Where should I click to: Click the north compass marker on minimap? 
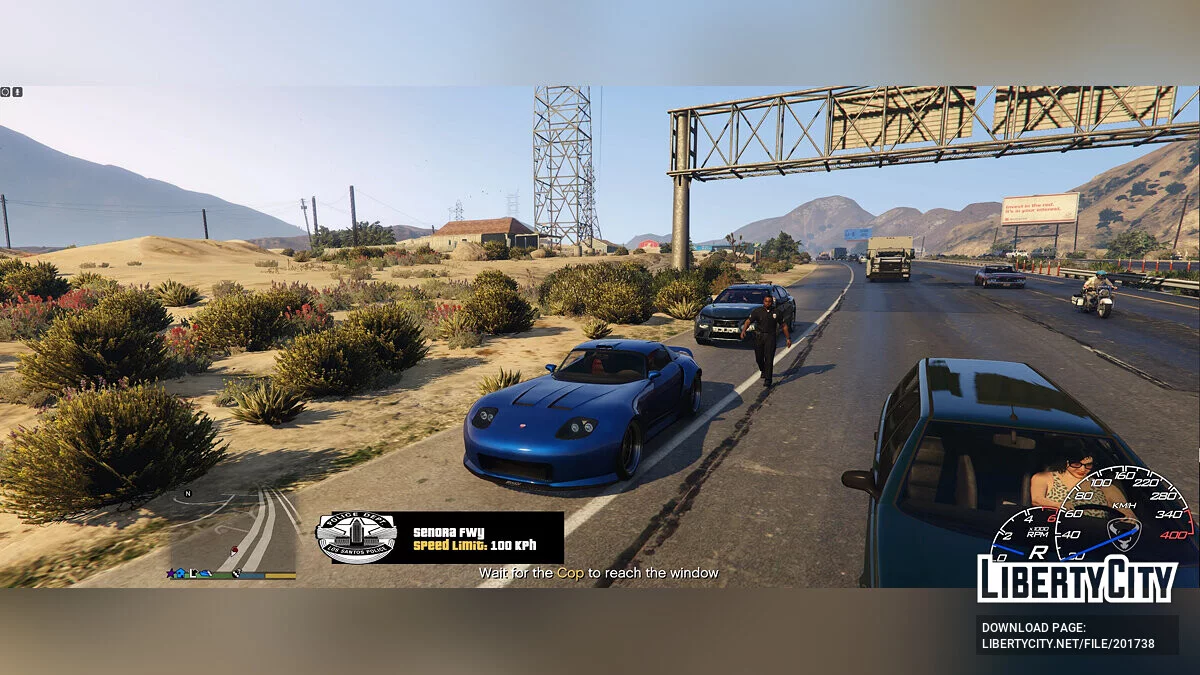(188, 494)
